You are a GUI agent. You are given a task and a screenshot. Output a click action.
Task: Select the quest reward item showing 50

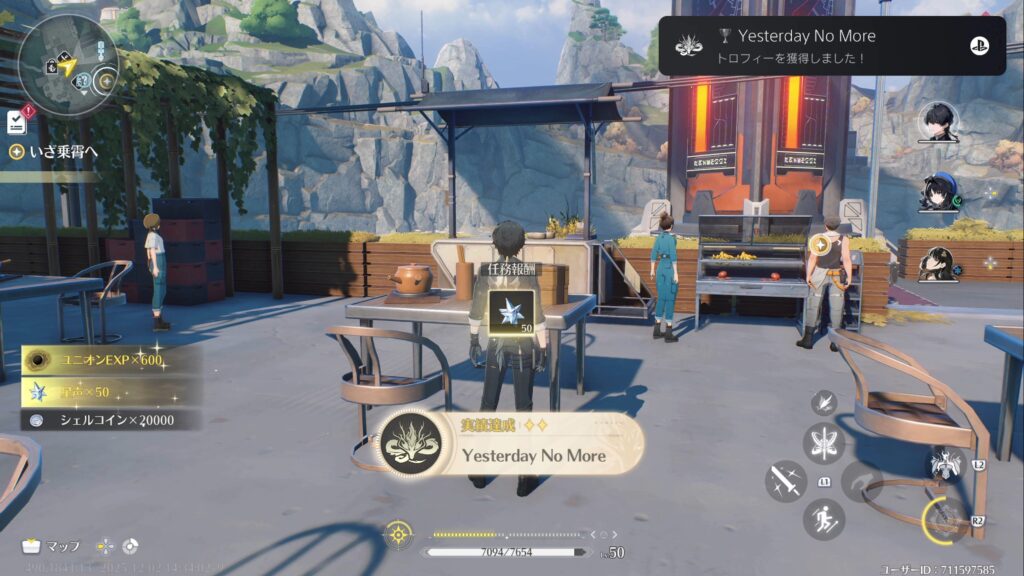click(x=510, y=311)
